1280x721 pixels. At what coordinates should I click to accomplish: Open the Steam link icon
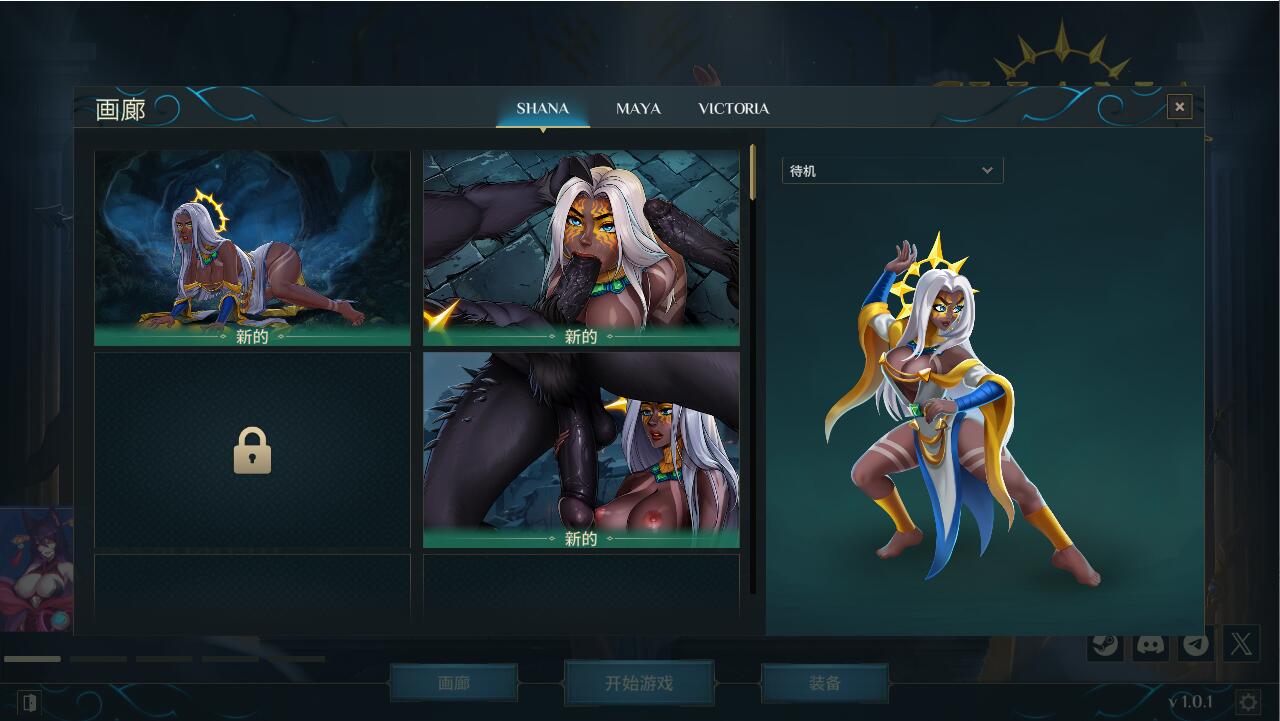1105,643
